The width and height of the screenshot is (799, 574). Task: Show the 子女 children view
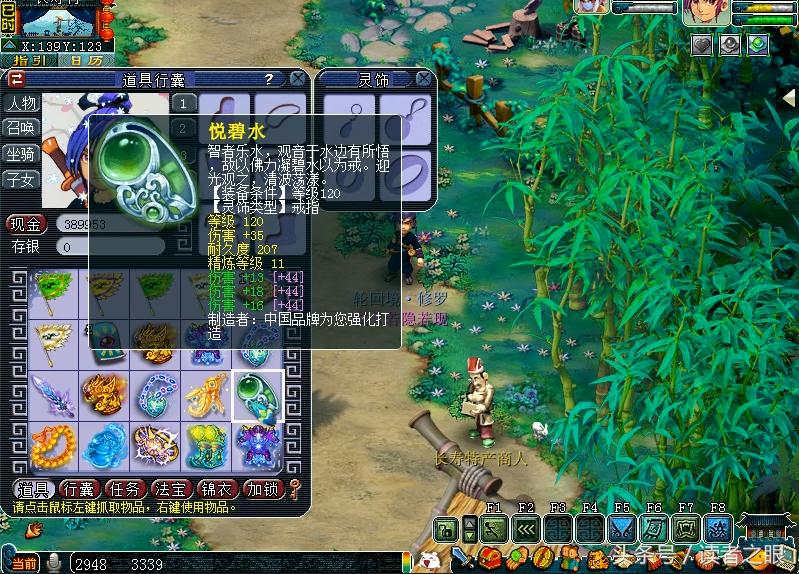tap(21, 180)
